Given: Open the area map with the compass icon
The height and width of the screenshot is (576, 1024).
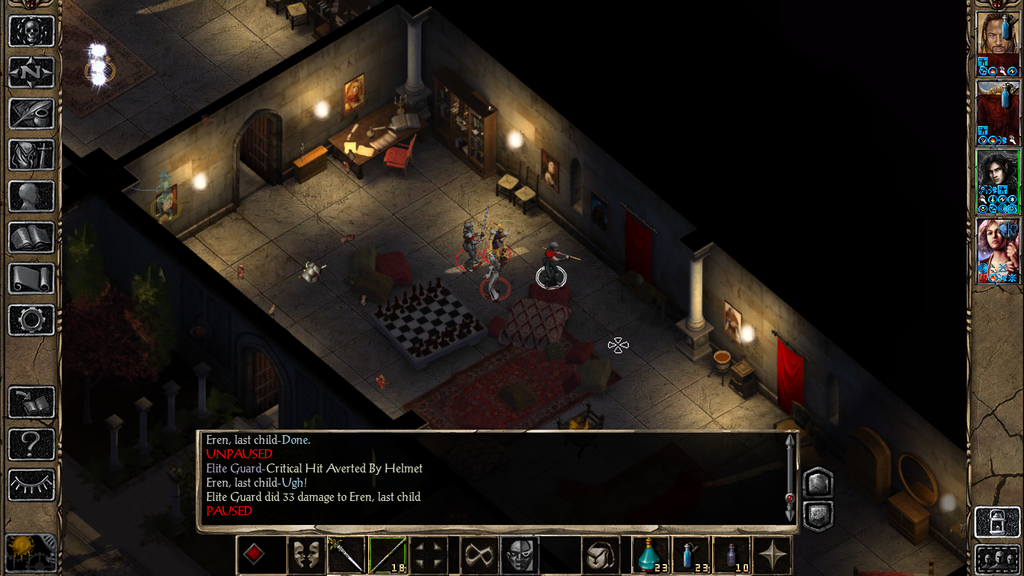Looking at the screenshot, I should click(31, 72).
